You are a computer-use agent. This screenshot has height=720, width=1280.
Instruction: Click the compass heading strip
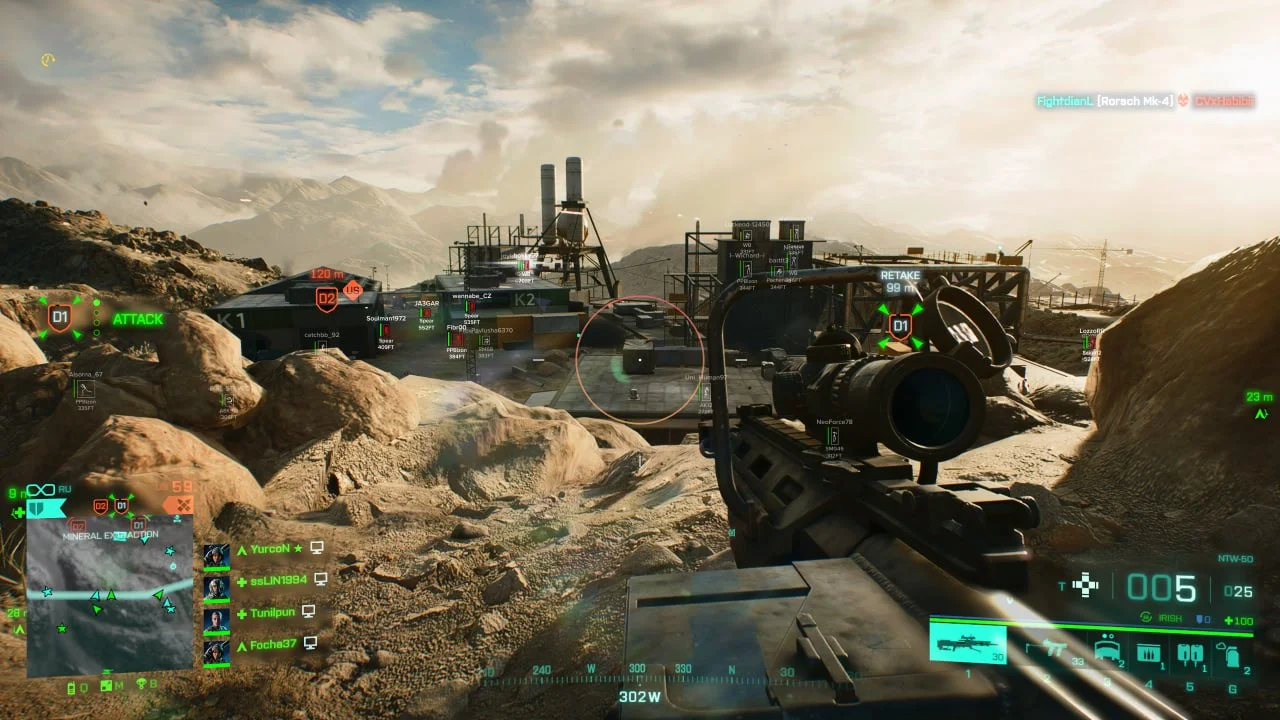640,672
